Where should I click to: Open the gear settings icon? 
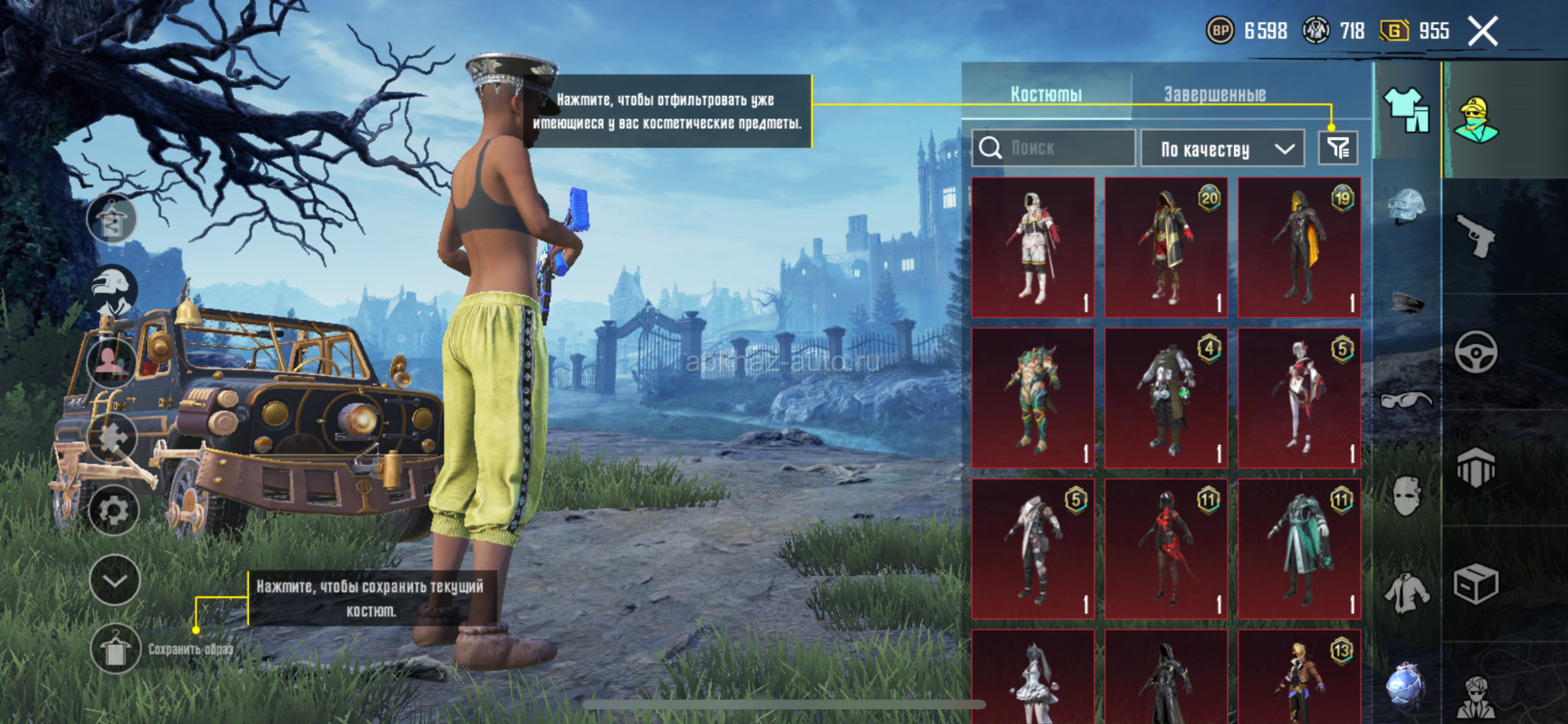(114, 511)
